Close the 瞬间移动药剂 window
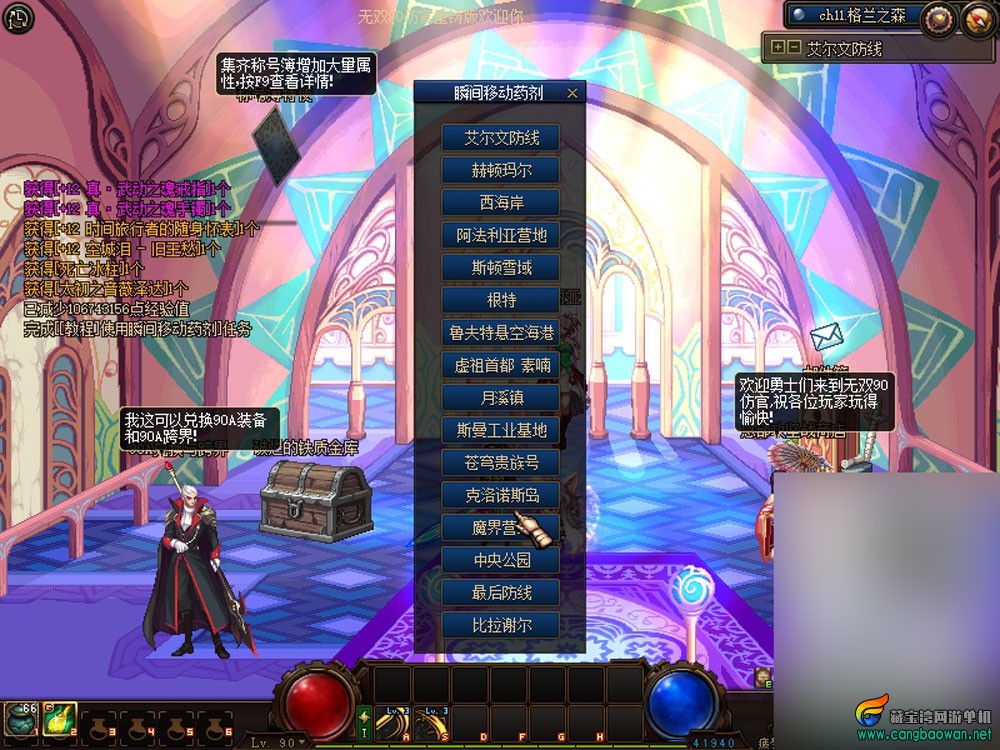 [x=572, y=93]
